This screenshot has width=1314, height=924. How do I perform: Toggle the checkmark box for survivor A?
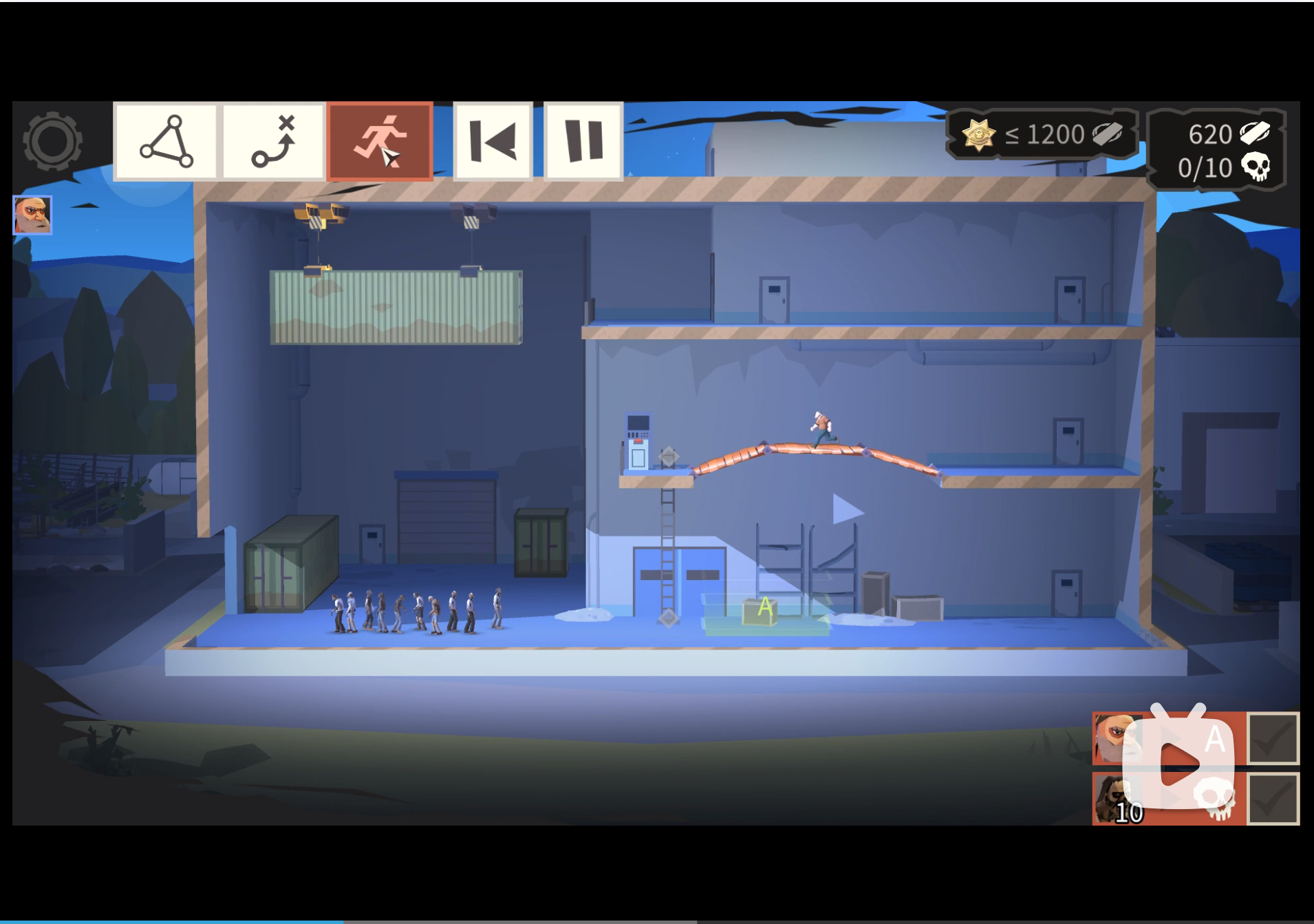click(x=1273, y=738)
